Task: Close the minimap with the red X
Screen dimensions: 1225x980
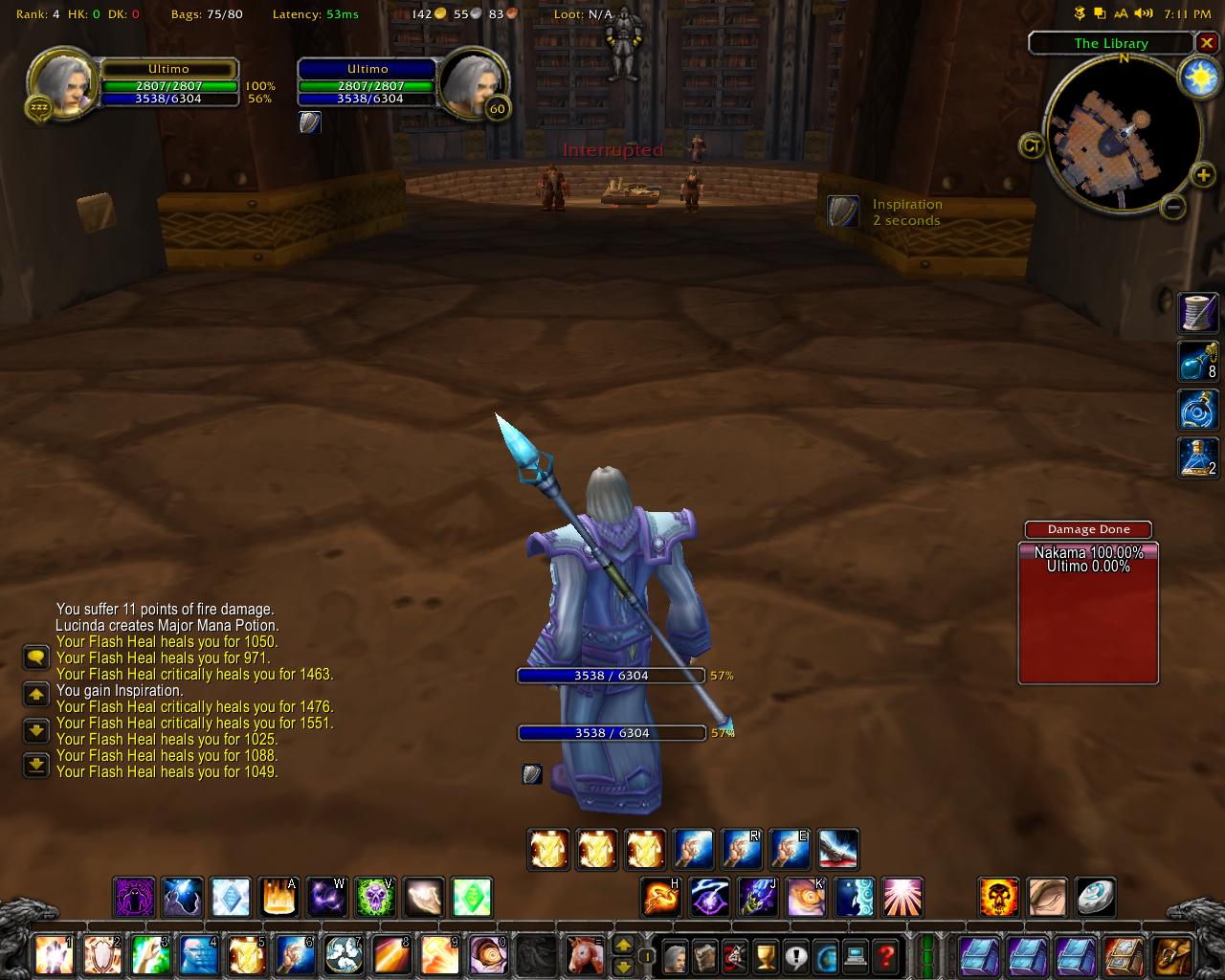Action: [1207, 43]
